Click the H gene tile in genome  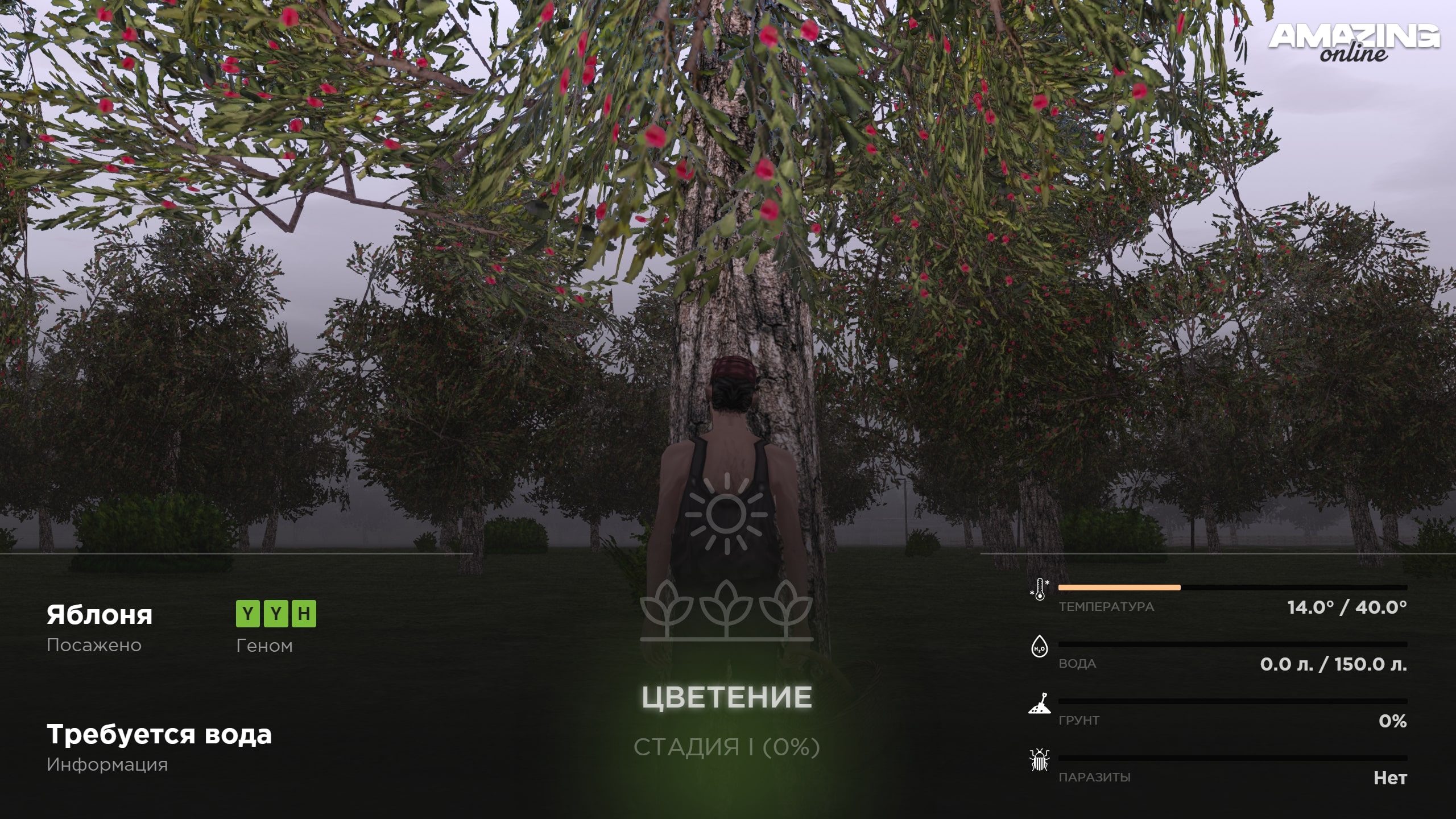point(304,614)
